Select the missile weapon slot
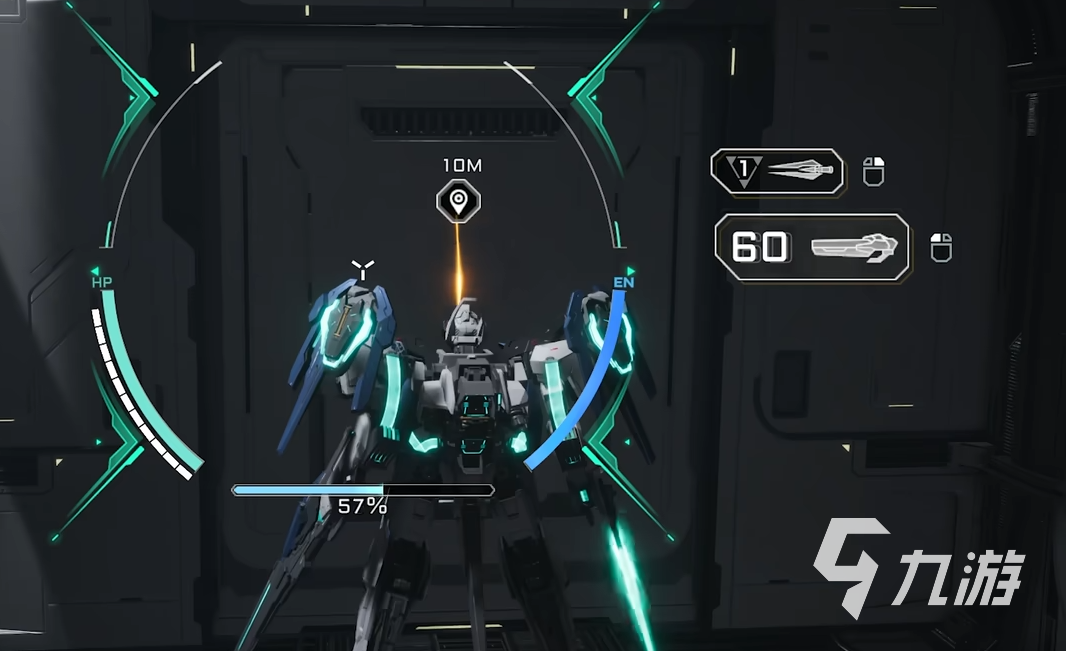The width and height of the screenshot is (1066, 651). click(777, 171)
